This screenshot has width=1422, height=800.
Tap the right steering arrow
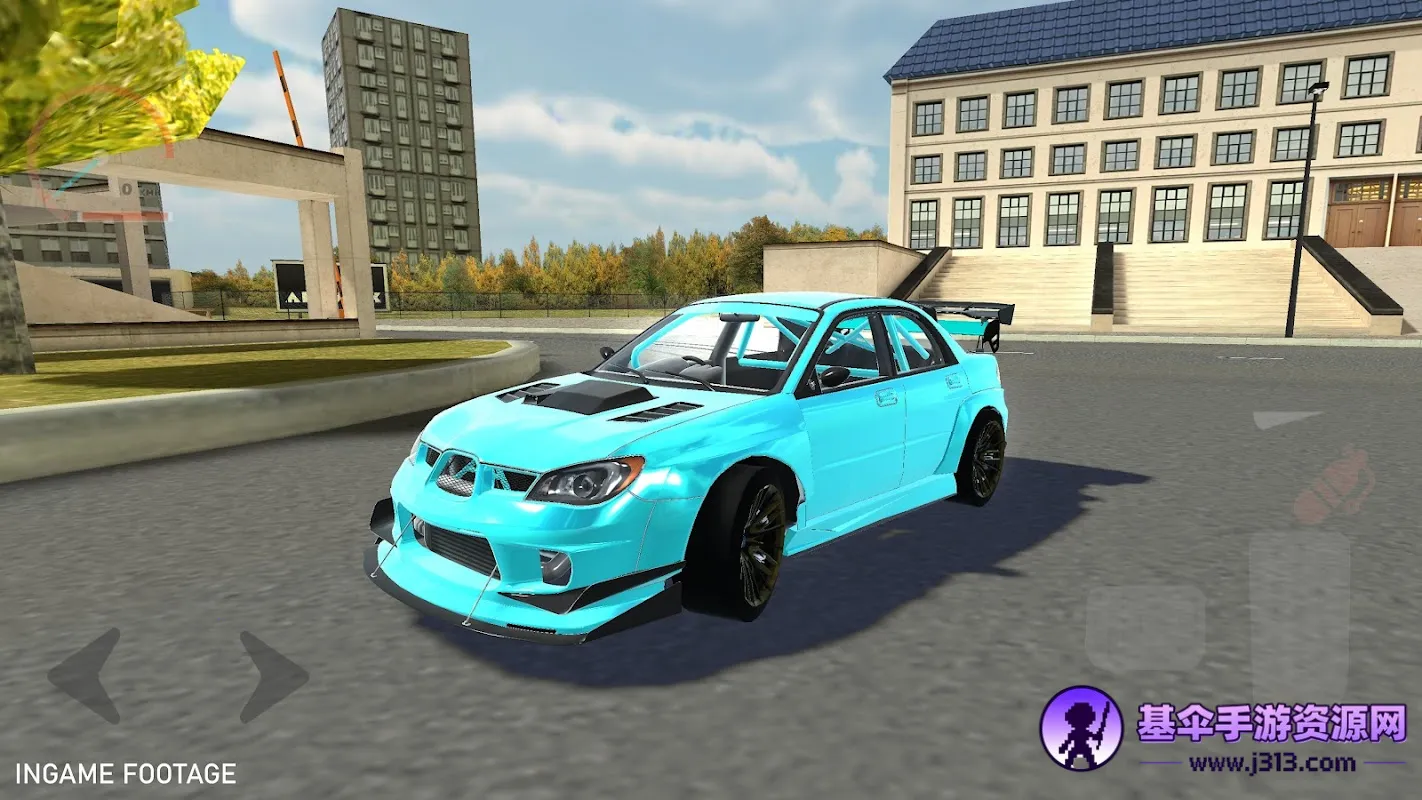(x=272, y=676)
